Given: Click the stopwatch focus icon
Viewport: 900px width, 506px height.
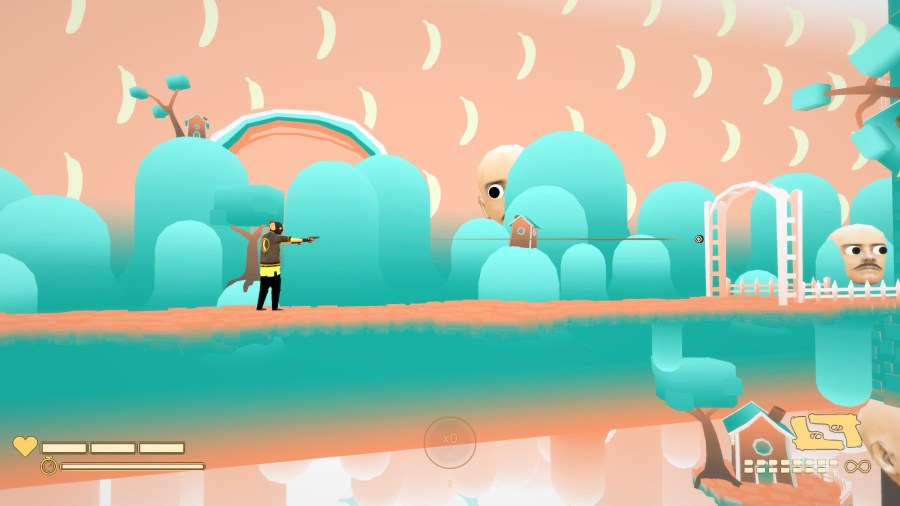Looking at the screenshot, I should click(48, 465).
